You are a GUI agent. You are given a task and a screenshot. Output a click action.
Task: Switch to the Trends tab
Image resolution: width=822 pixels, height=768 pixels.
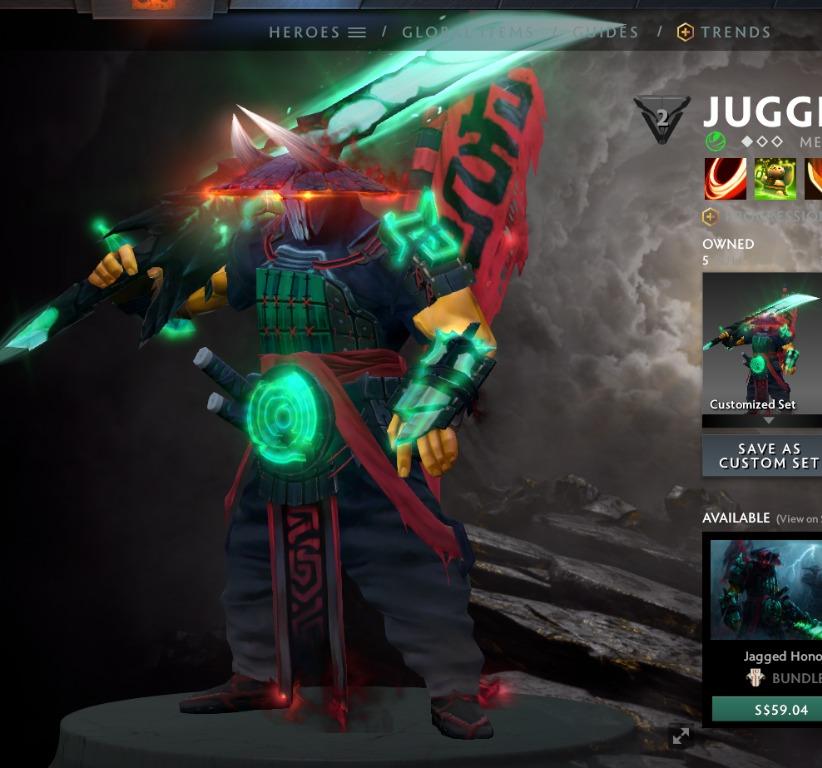[724, 32]
